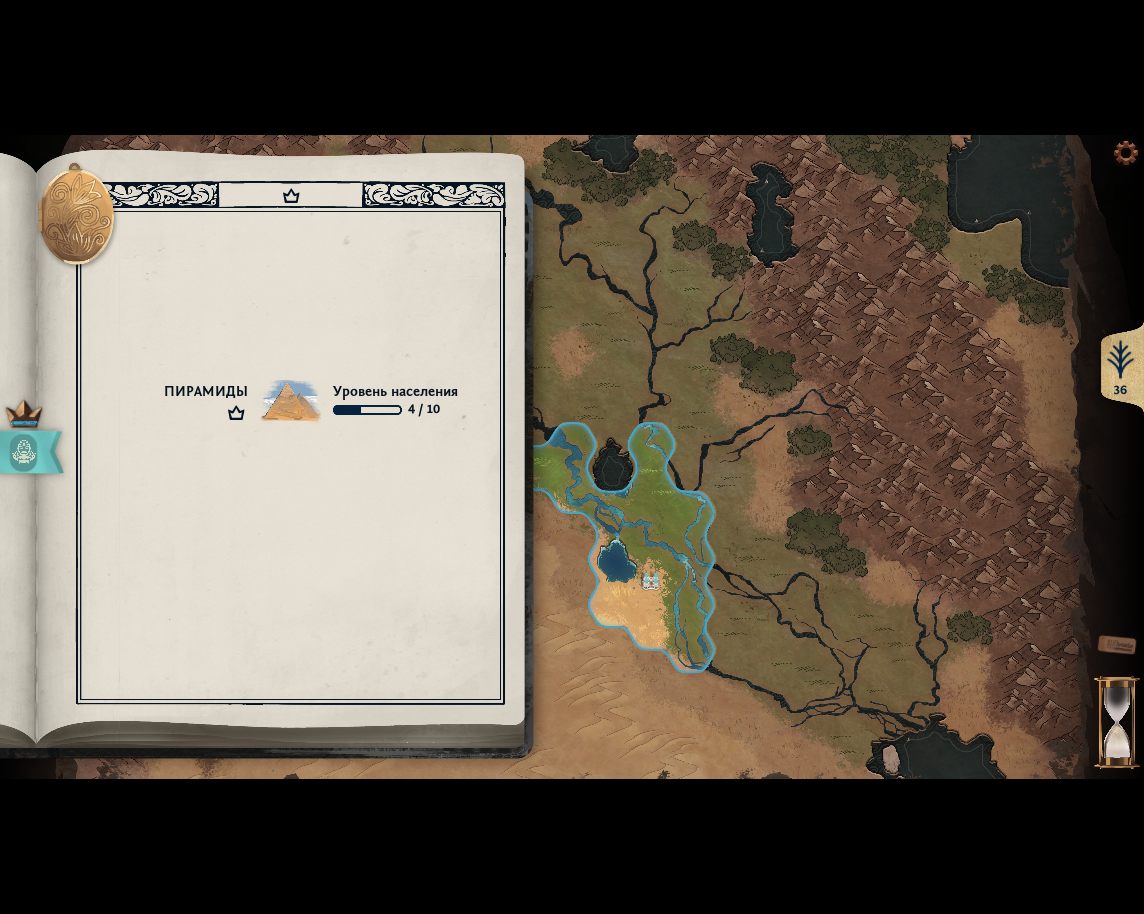The width and height of the screenshot is (1144, 914).
Task: Switch to the crown tab atop the page
Action: pos(291,196)
